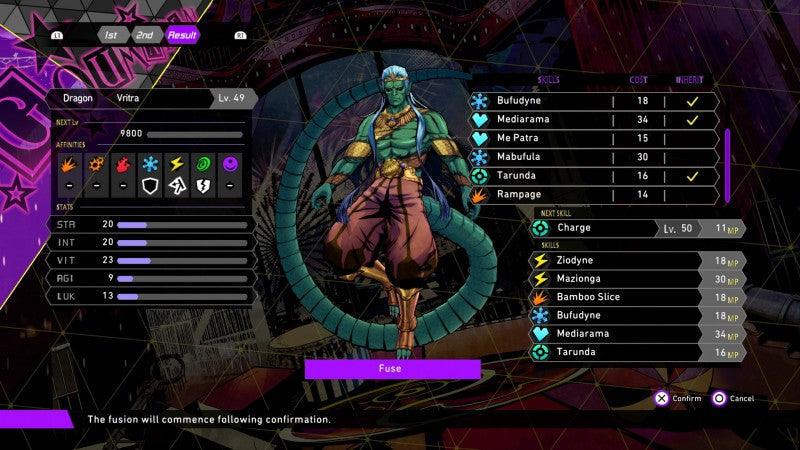Image resolution: width=800 pixels, height=450 pixels.
Task: Open the Result tab
Action: pyautogui.click(x=182, y=34)
